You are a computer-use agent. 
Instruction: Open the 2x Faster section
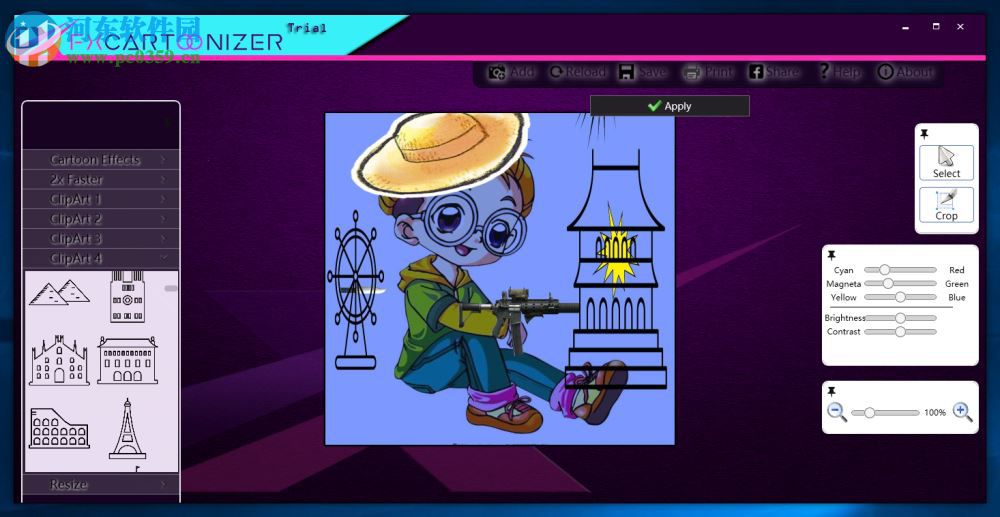100,180
